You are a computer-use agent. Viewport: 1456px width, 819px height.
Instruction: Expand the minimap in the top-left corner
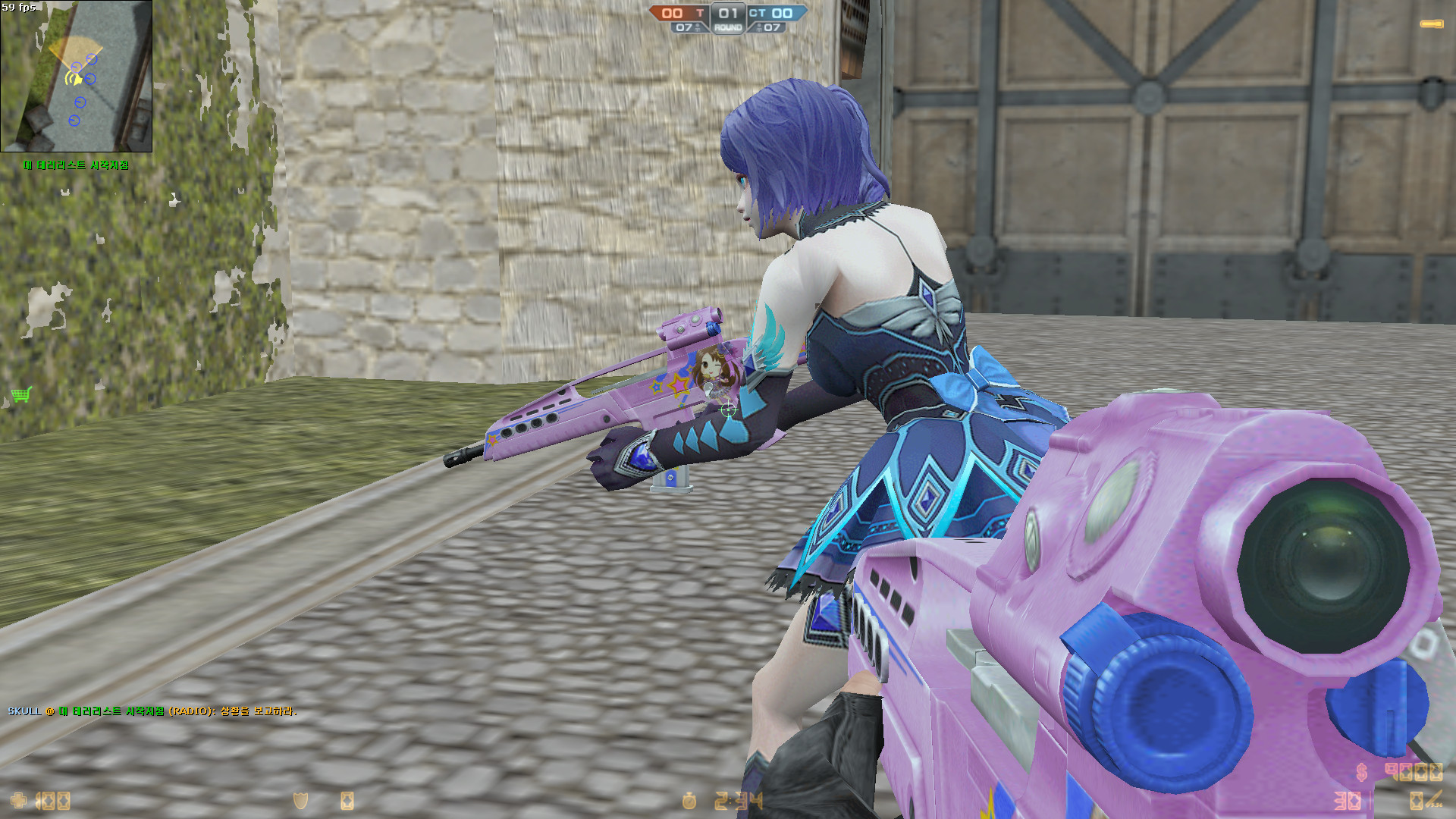[76, 76]
